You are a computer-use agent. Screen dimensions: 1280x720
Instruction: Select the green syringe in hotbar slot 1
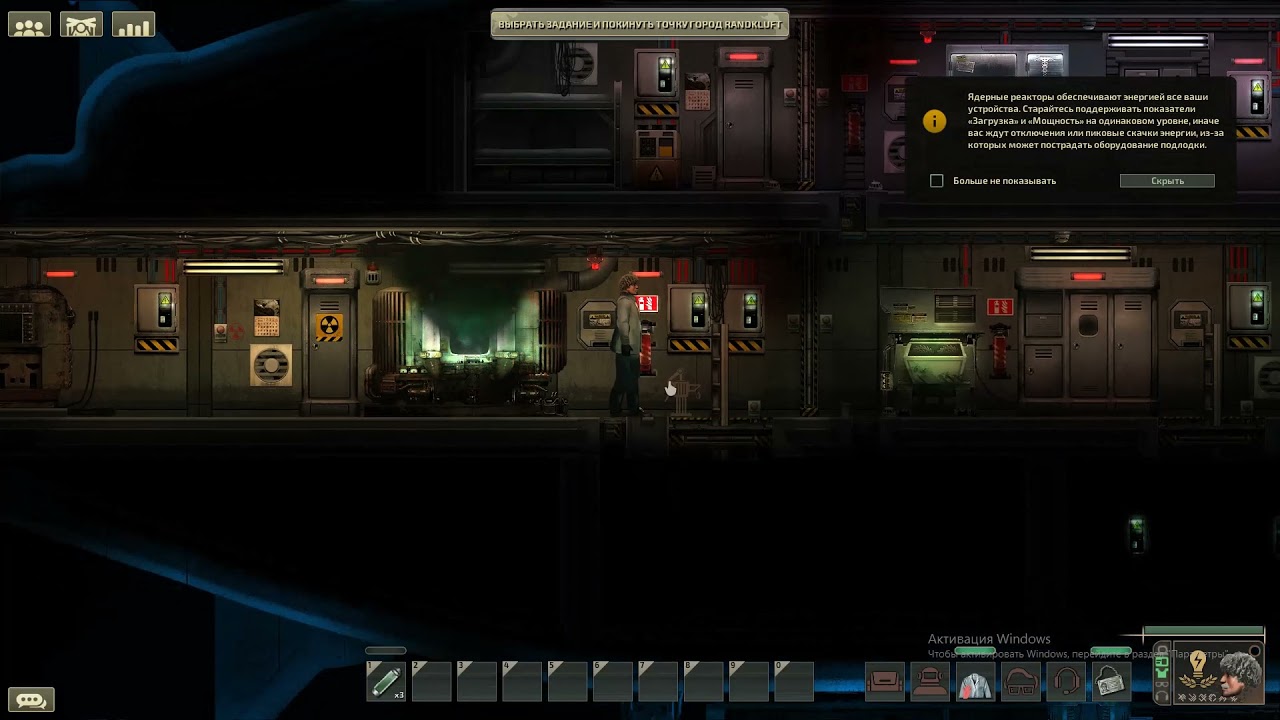tap(386, 682)
